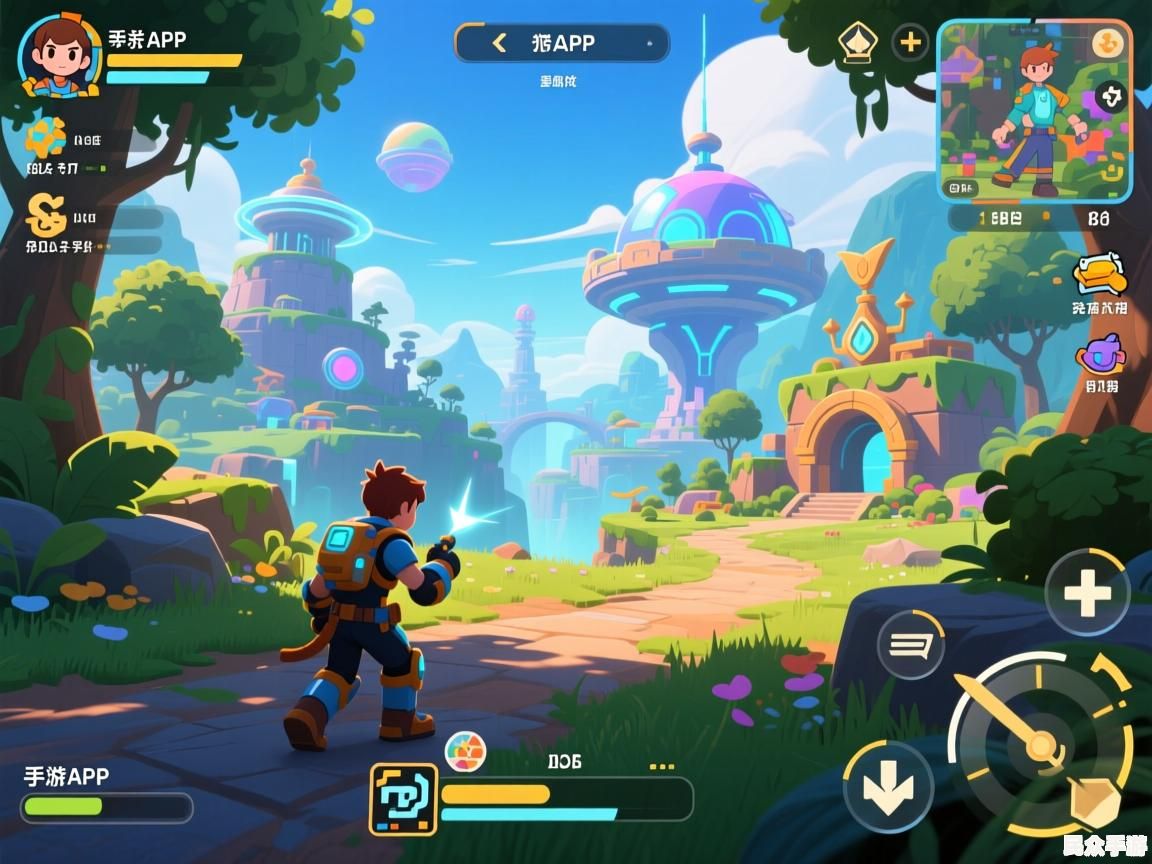Select the square glyph skill slot
This screenshot has width=1152, height=864.
404,799
